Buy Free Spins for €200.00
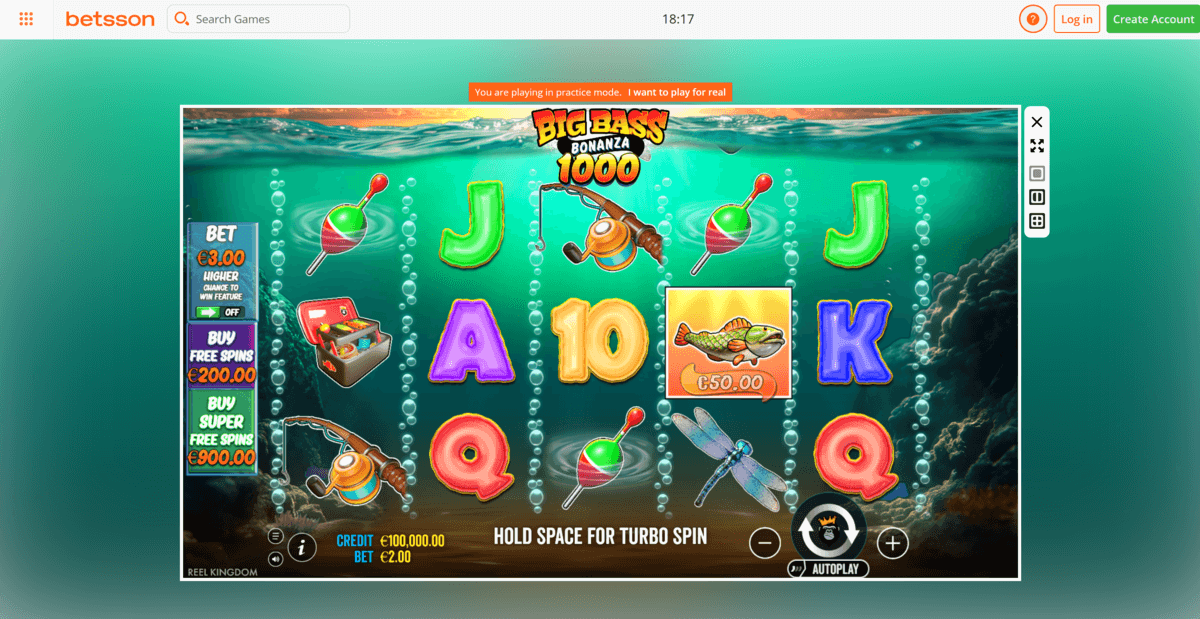The image size is (1200, 619). tap(221, 355)
